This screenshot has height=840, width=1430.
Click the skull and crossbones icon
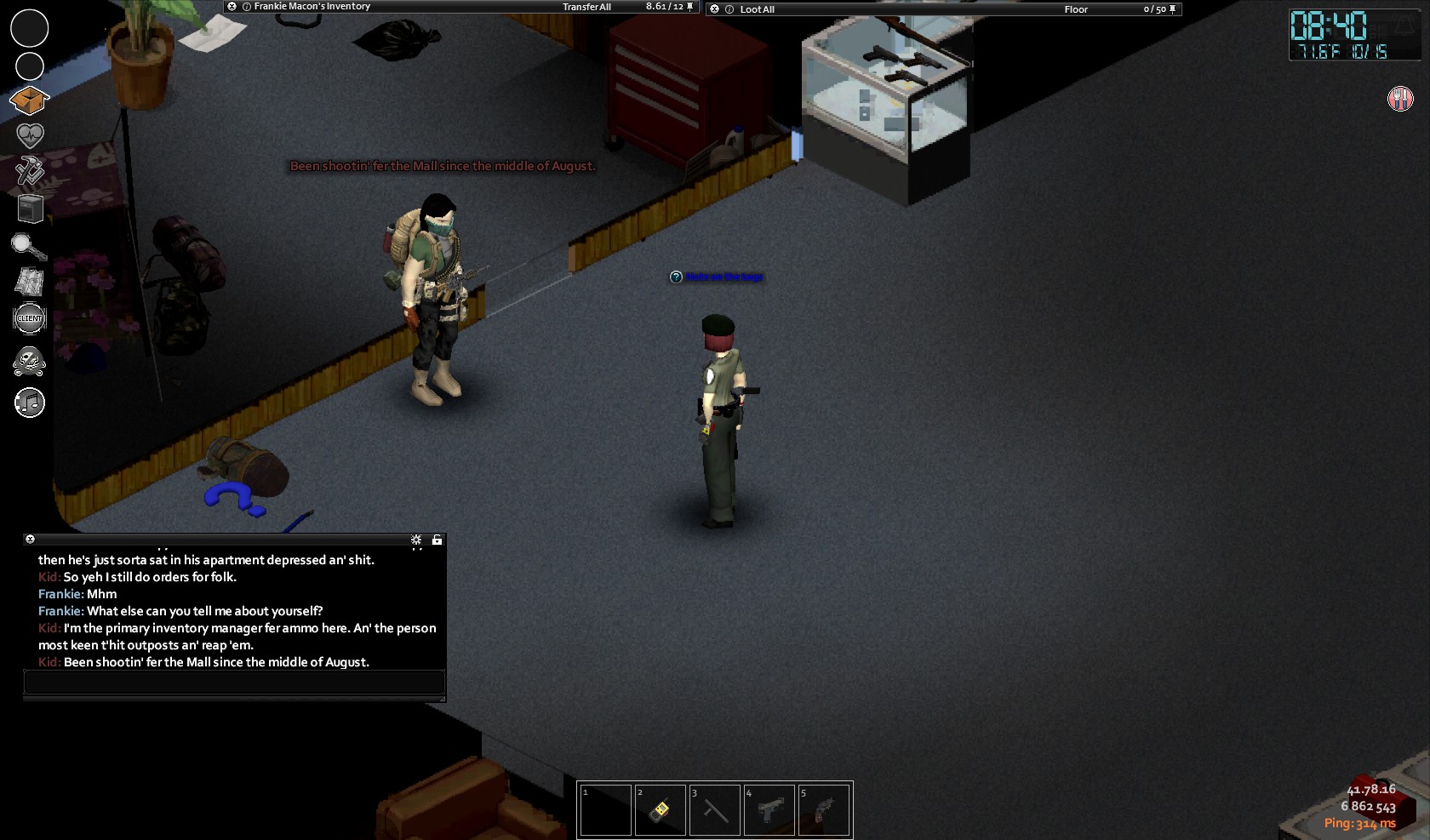[30, 361]
